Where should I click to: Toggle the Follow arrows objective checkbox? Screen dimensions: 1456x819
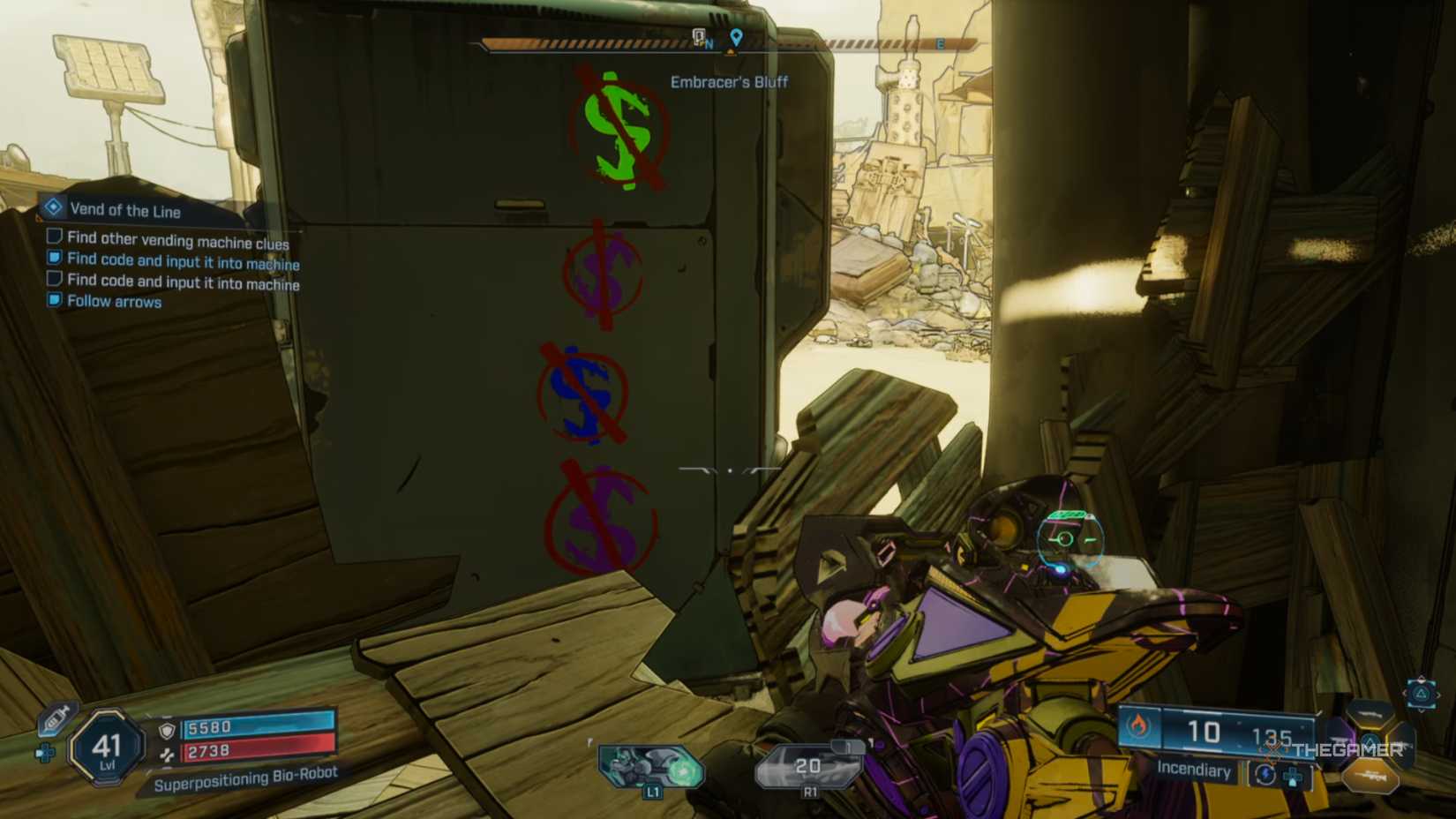click(x=56, y=301)
